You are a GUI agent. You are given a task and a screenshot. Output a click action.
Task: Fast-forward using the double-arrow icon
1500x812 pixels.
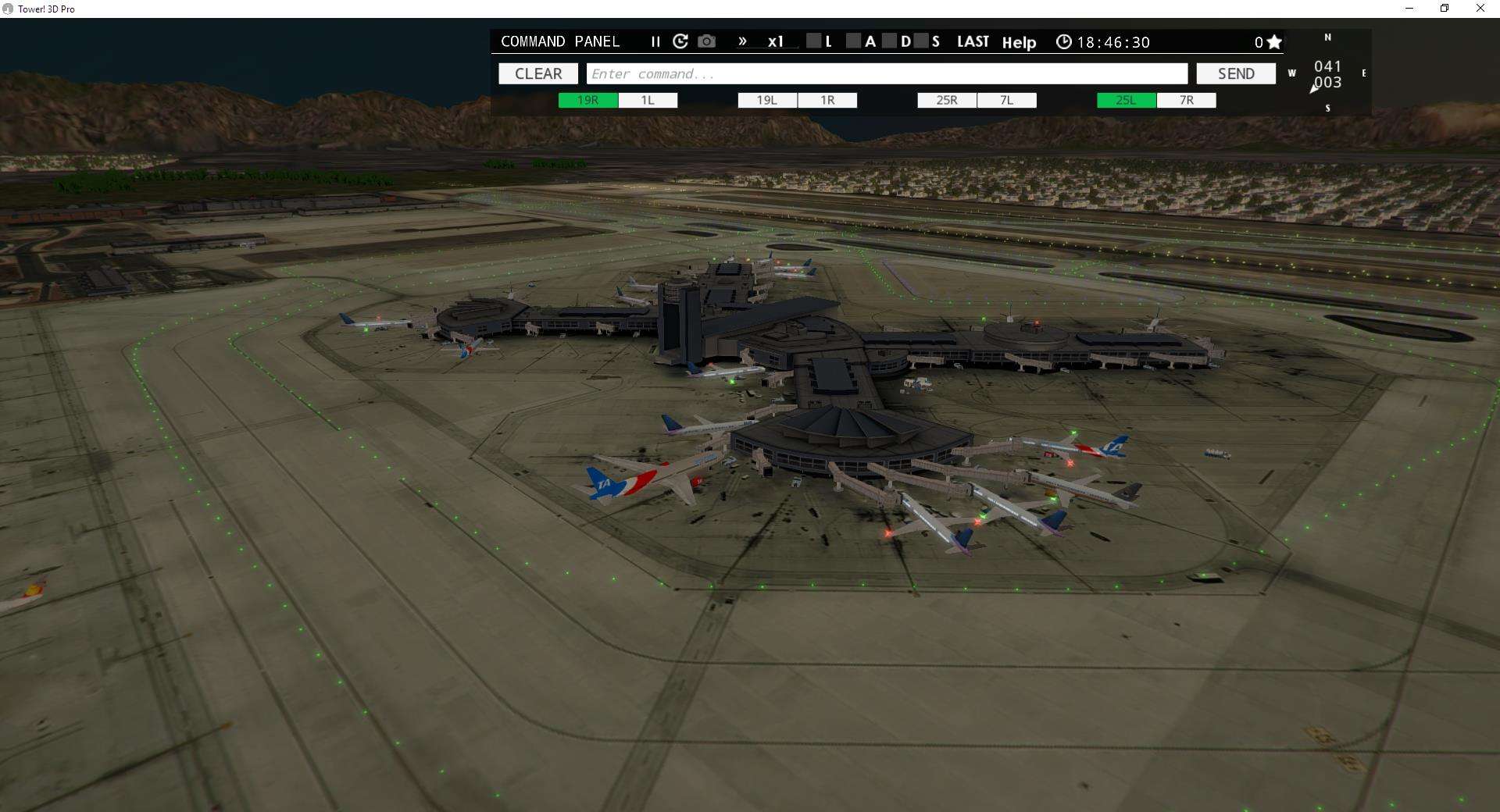point(742,41)
